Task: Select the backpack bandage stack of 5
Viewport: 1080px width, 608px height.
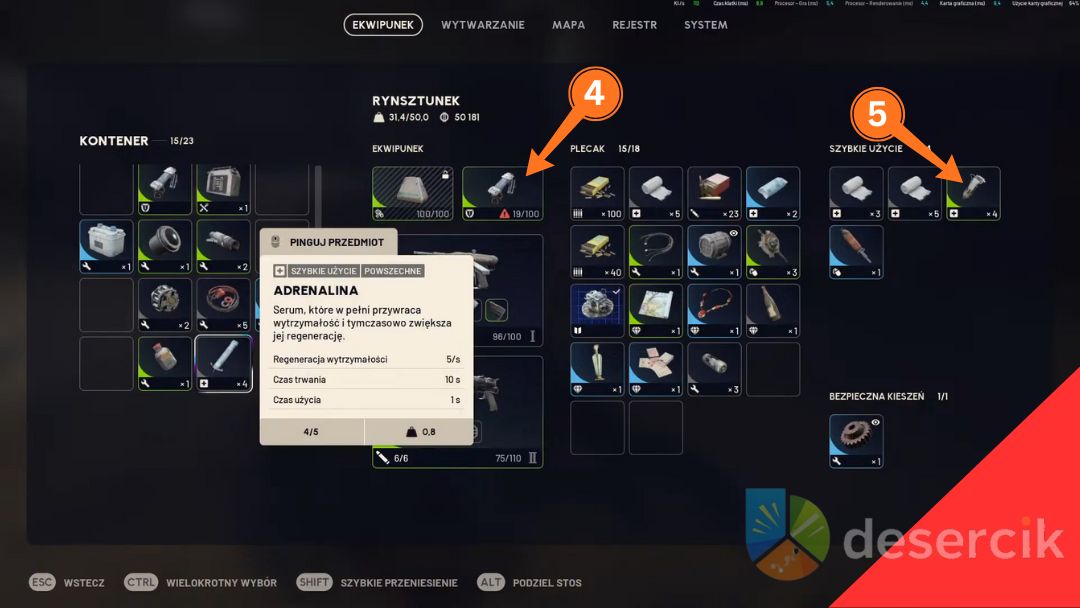Action: [x=656, y=194]
